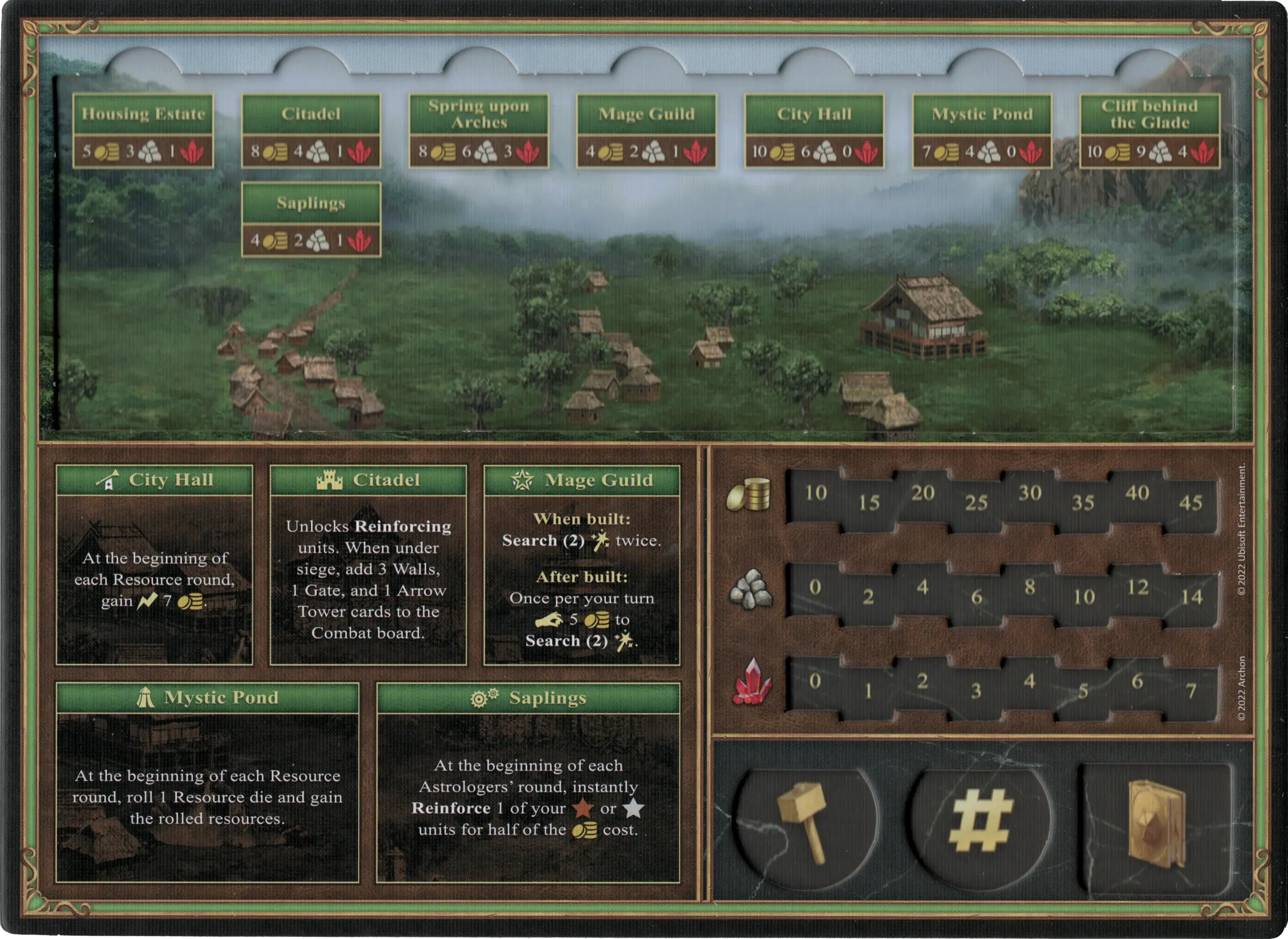
Task: Pick the Saplings building tile under Citadel
Action: point(311,220)
